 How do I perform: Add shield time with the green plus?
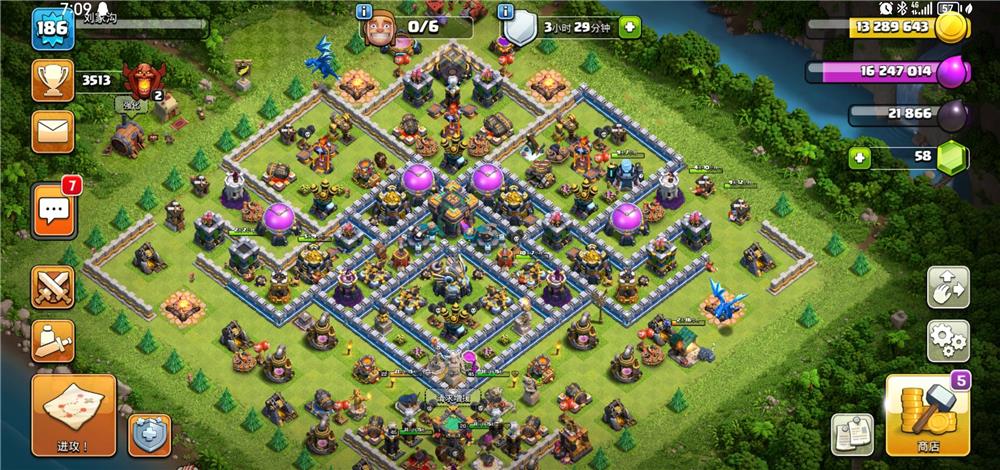[629, 27]
